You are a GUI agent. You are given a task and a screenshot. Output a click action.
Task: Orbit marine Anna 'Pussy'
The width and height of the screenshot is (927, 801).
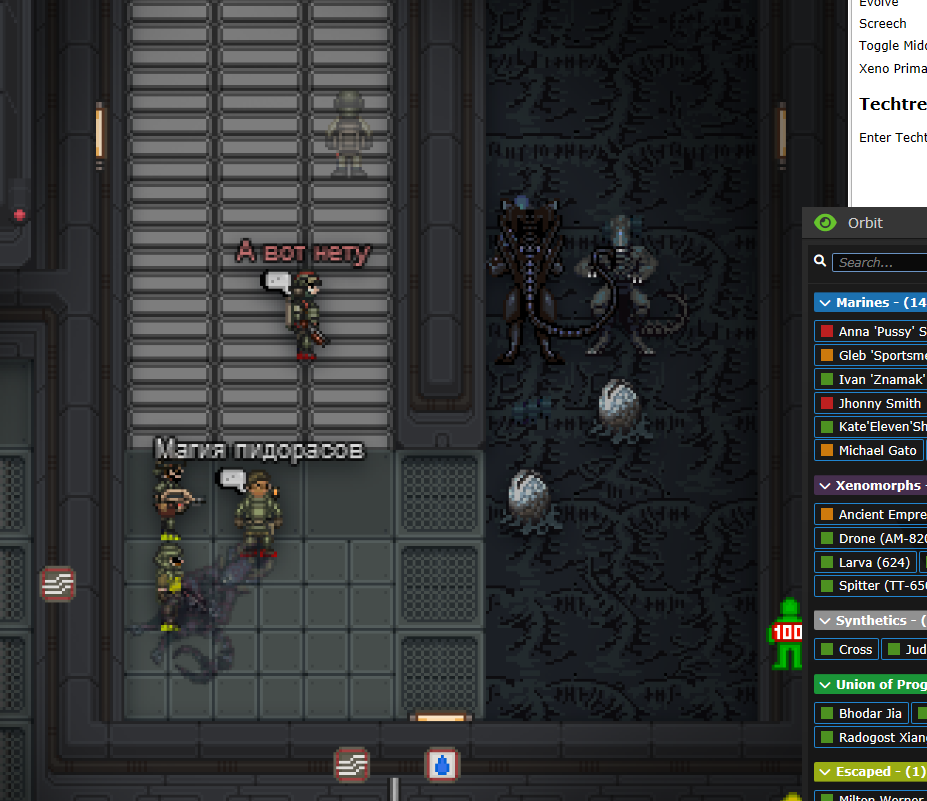click(872, 331)
